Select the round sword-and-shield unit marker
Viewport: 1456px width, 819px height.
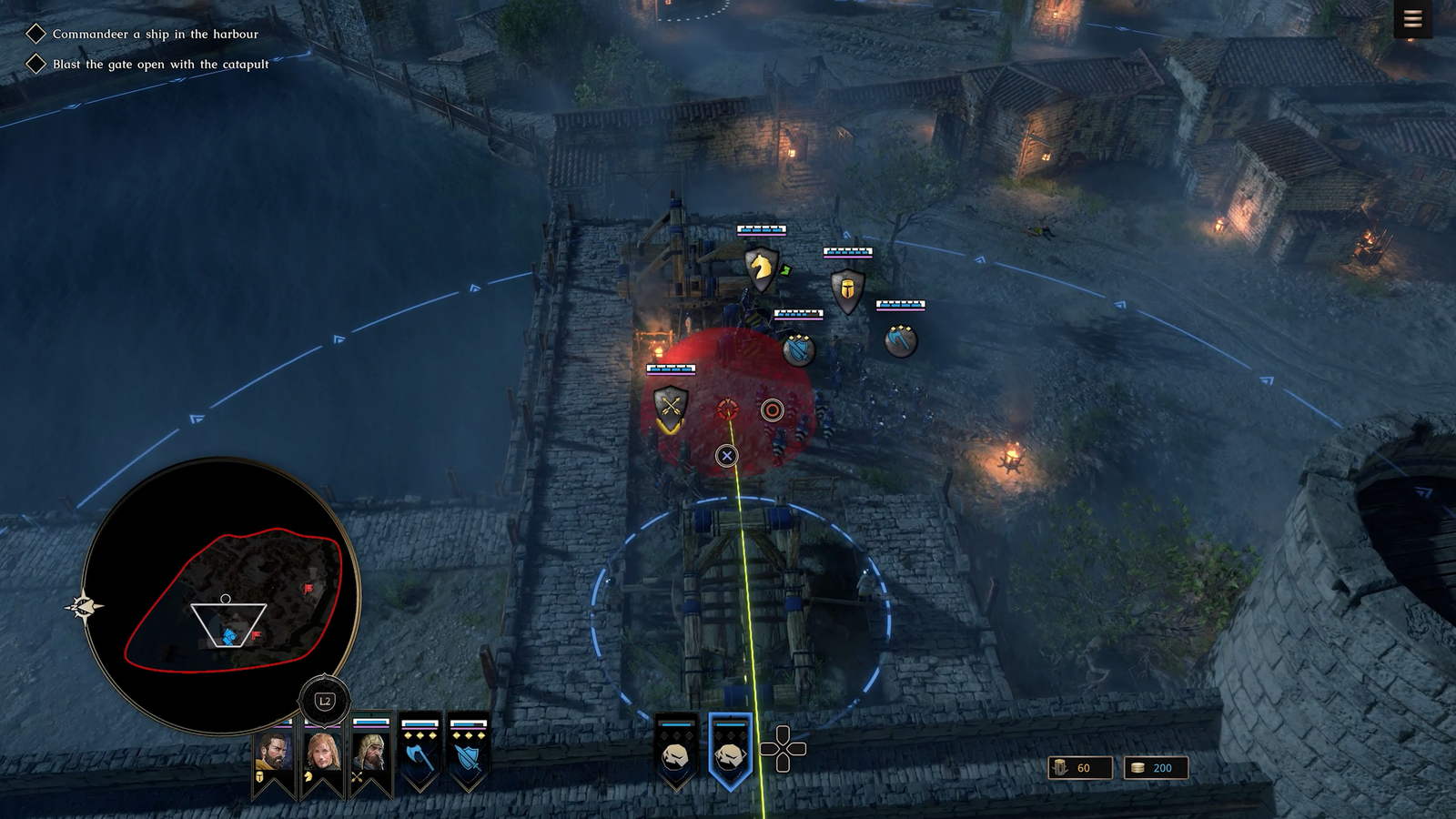tap(798, 349)
